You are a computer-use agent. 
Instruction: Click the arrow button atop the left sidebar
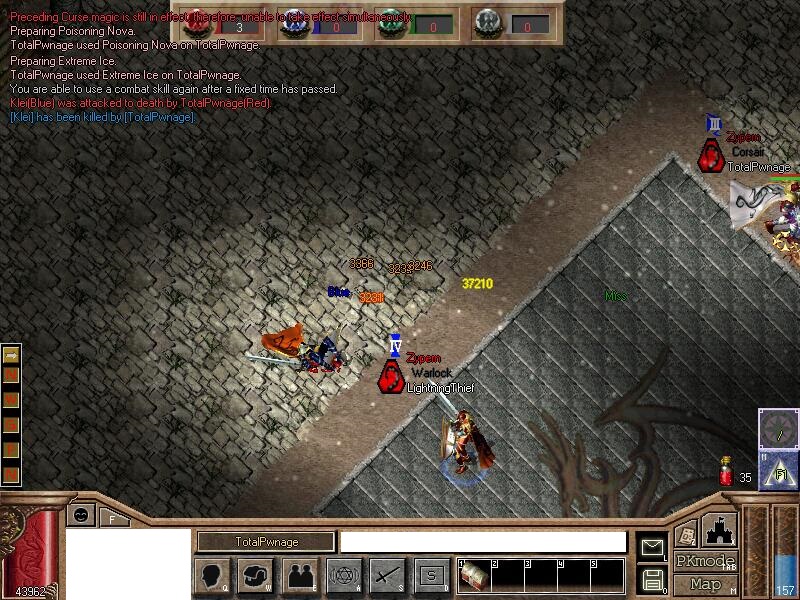11,354
